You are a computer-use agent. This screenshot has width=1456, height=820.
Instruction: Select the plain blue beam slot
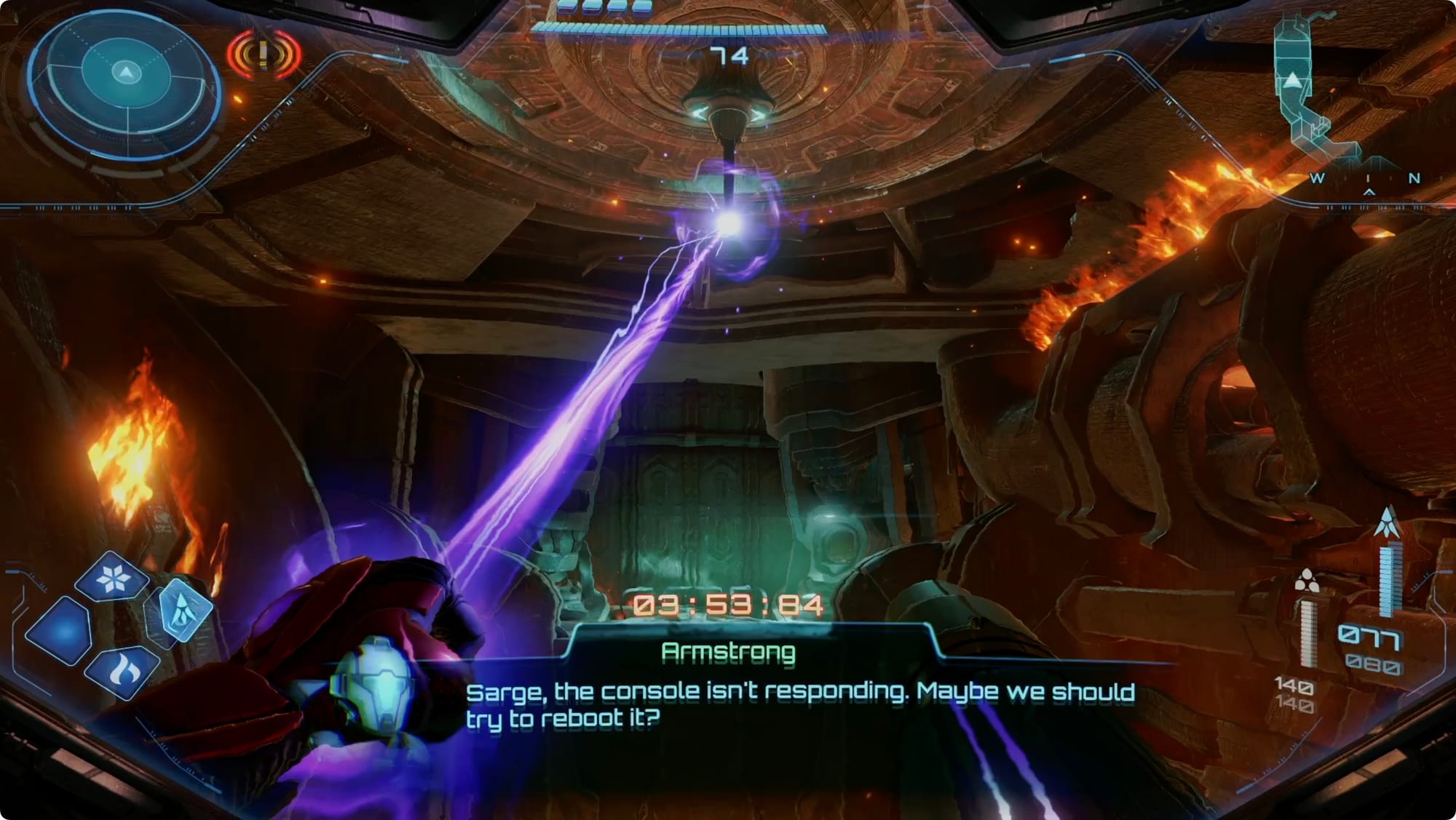[60, 631]
